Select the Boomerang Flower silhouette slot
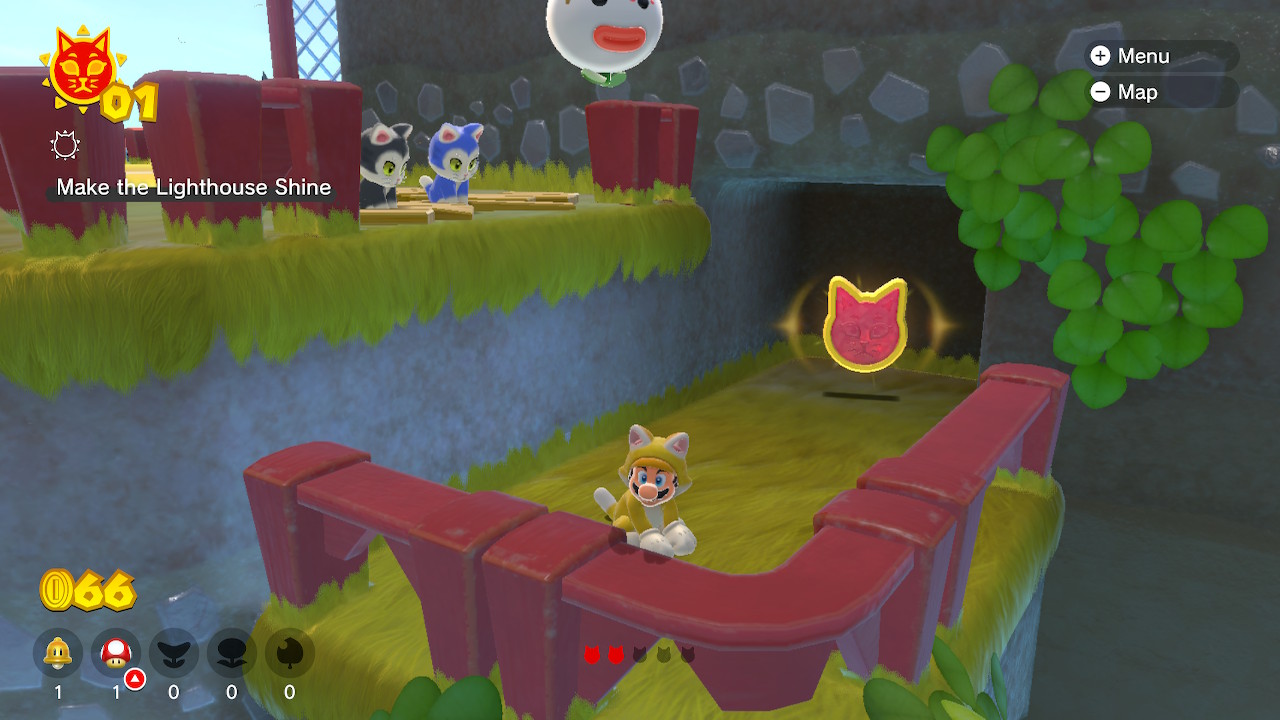Viewport: 1280px width, 720px height. click(x=174, y=654)
